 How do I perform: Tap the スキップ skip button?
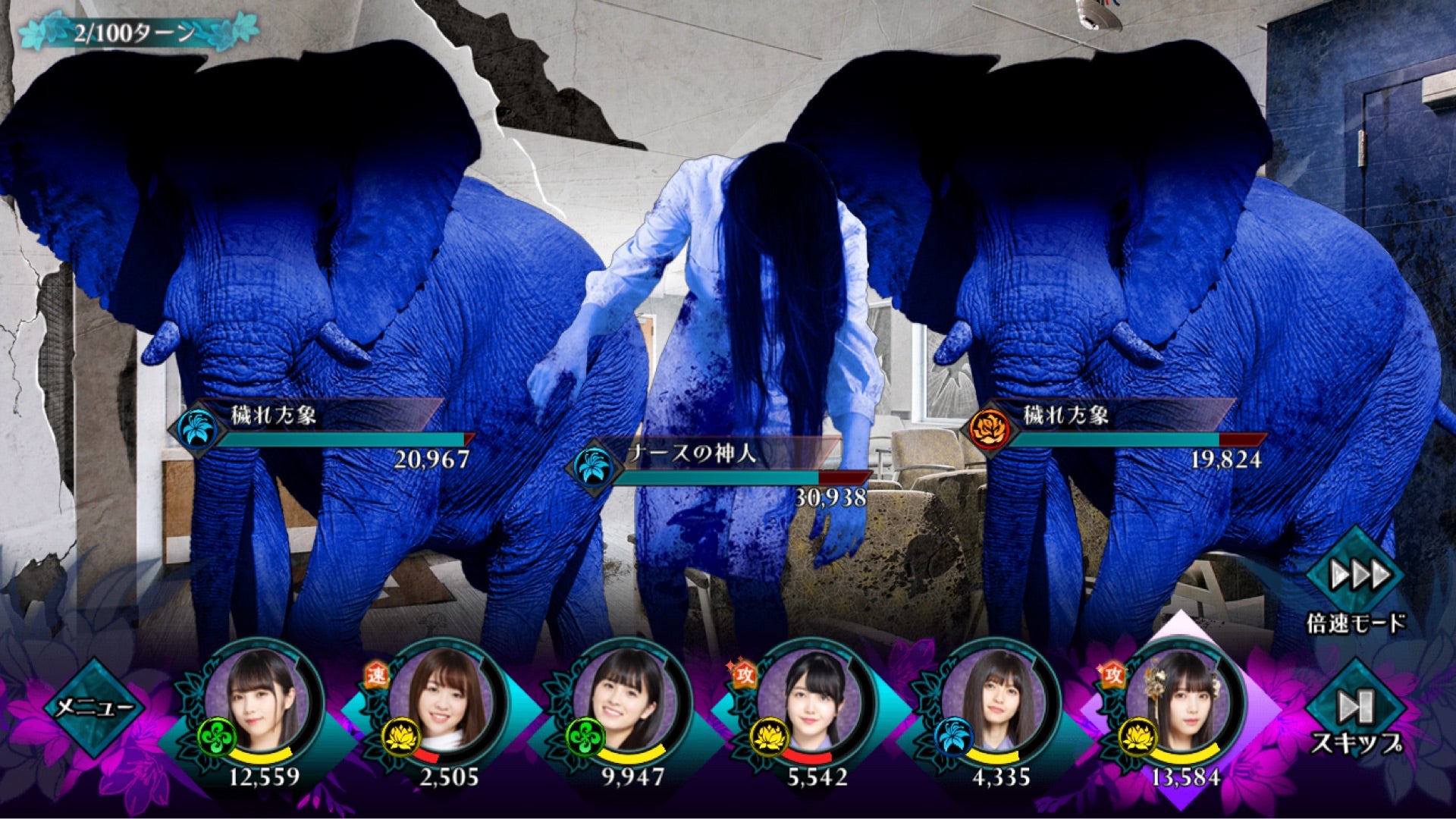pyautogui.click(x=1356, y=709)
